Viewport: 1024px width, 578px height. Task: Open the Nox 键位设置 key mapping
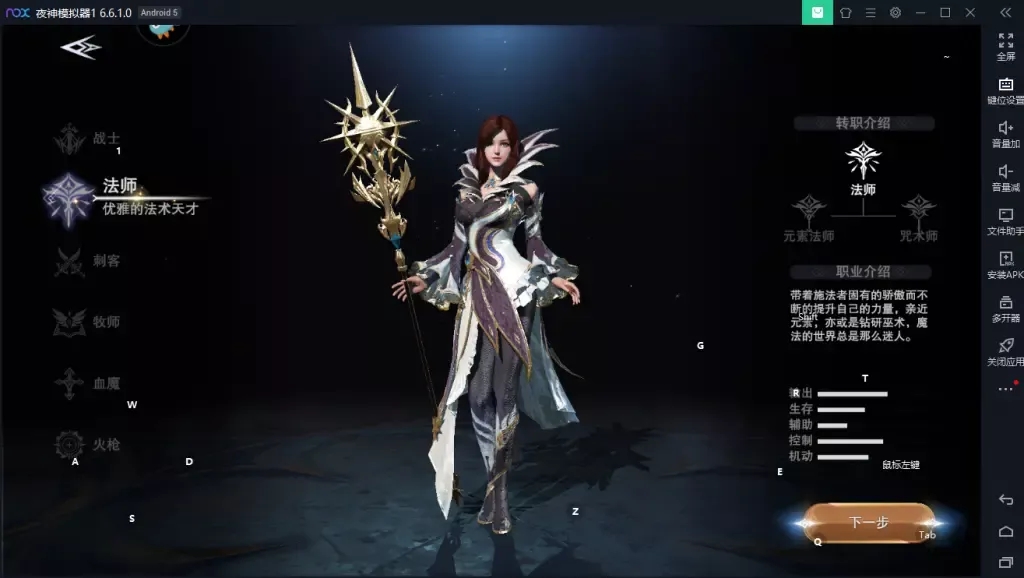(1005, 89)
